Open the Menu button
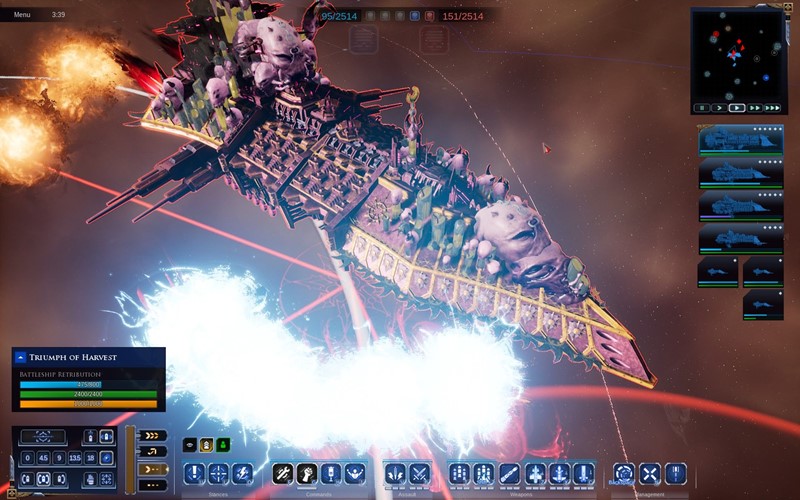800x500 pixels. click(x=22, y=15)
